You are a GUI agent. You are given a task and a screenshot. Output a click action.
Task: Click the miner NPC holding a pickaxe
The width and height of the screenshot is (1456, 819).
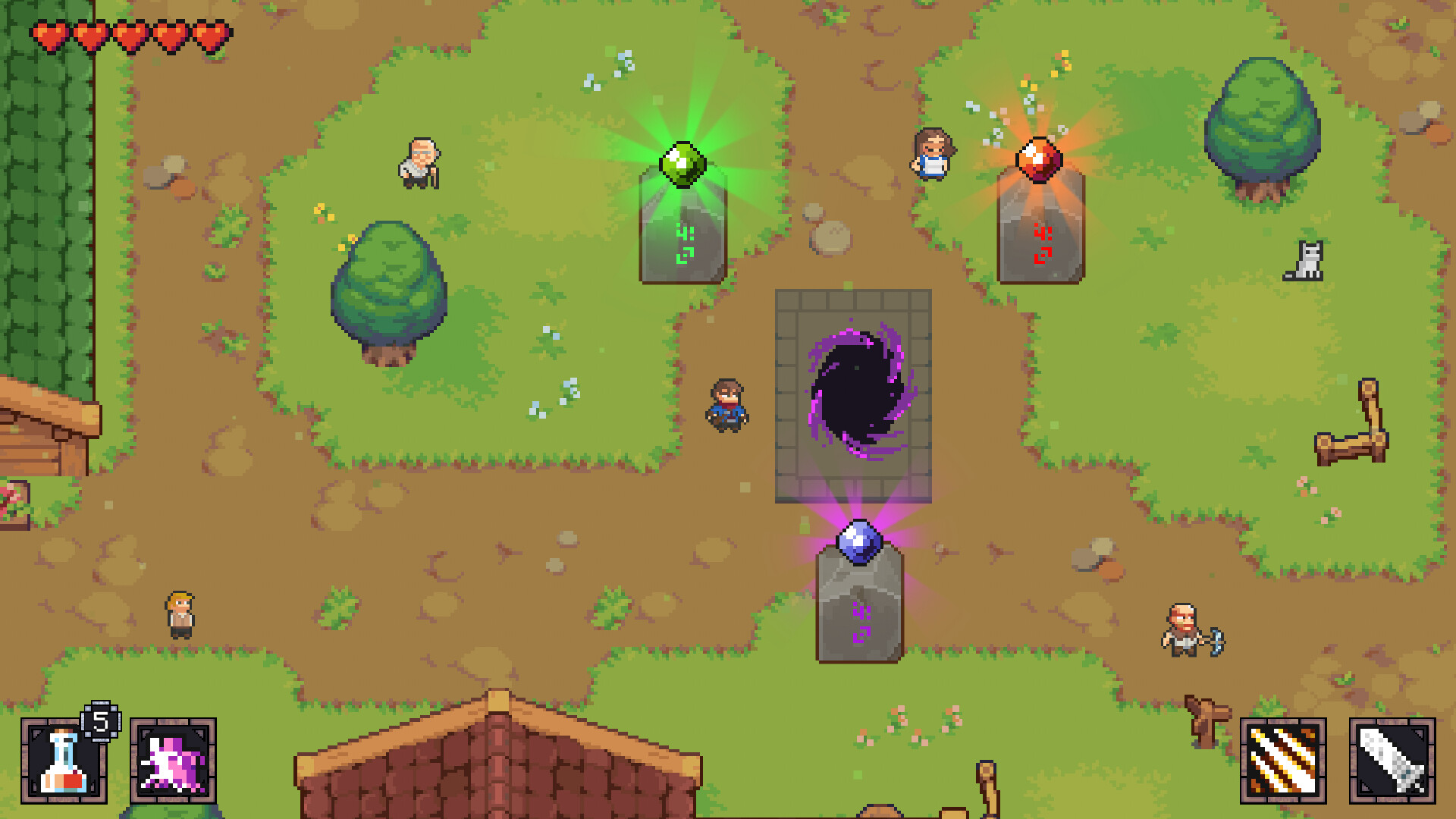(1181, 629)
